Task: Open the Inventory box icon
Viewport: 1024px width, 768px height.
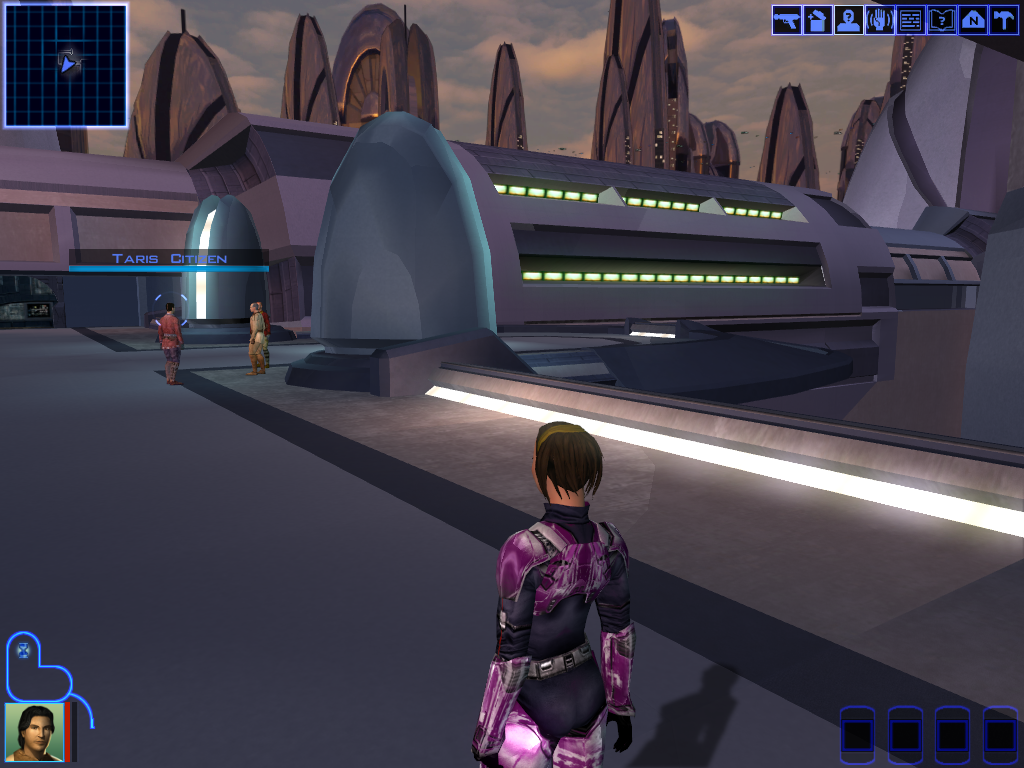Action: pos(818,20)
